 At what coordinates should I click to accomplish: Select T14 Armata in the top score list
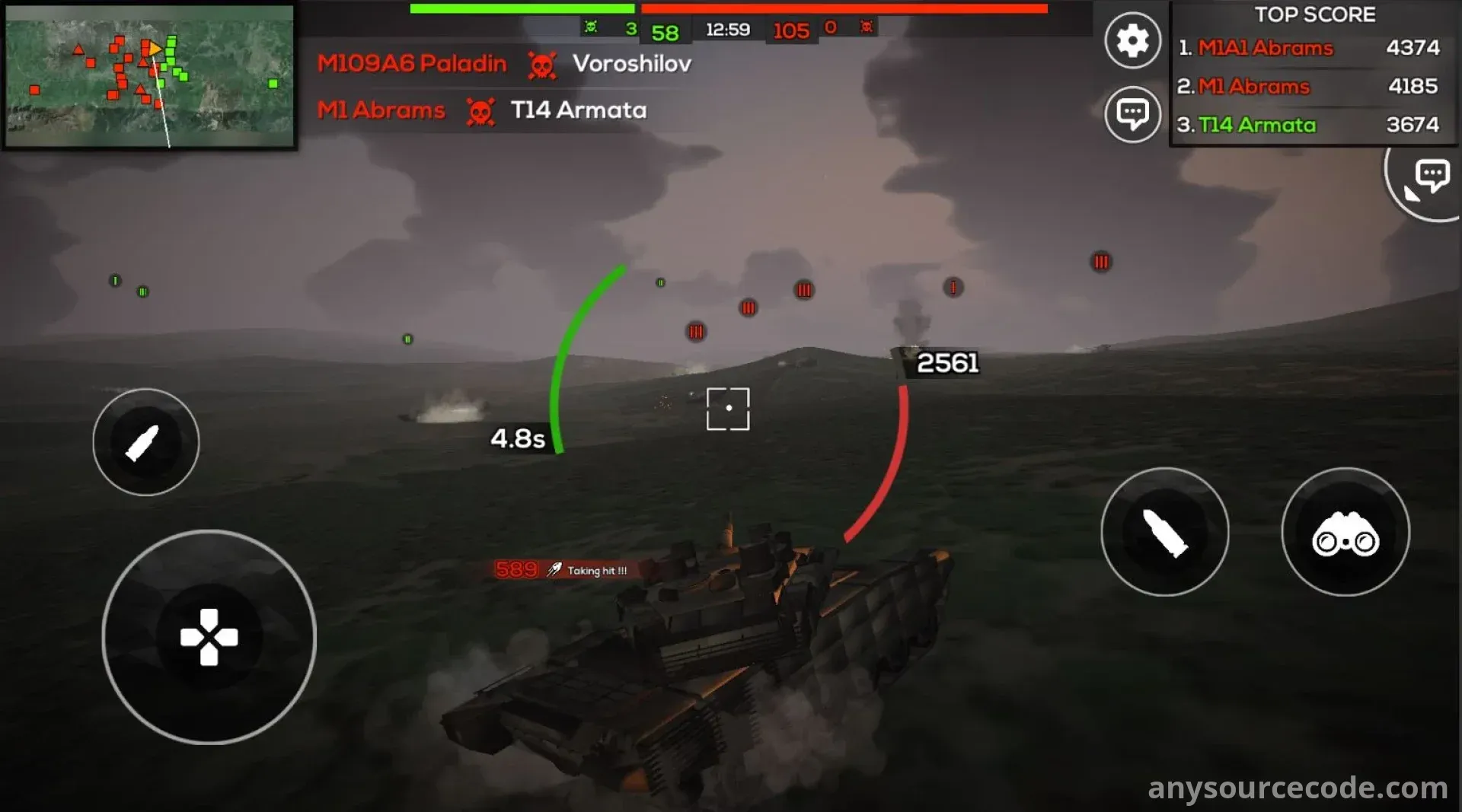(x=1256, y=125)
